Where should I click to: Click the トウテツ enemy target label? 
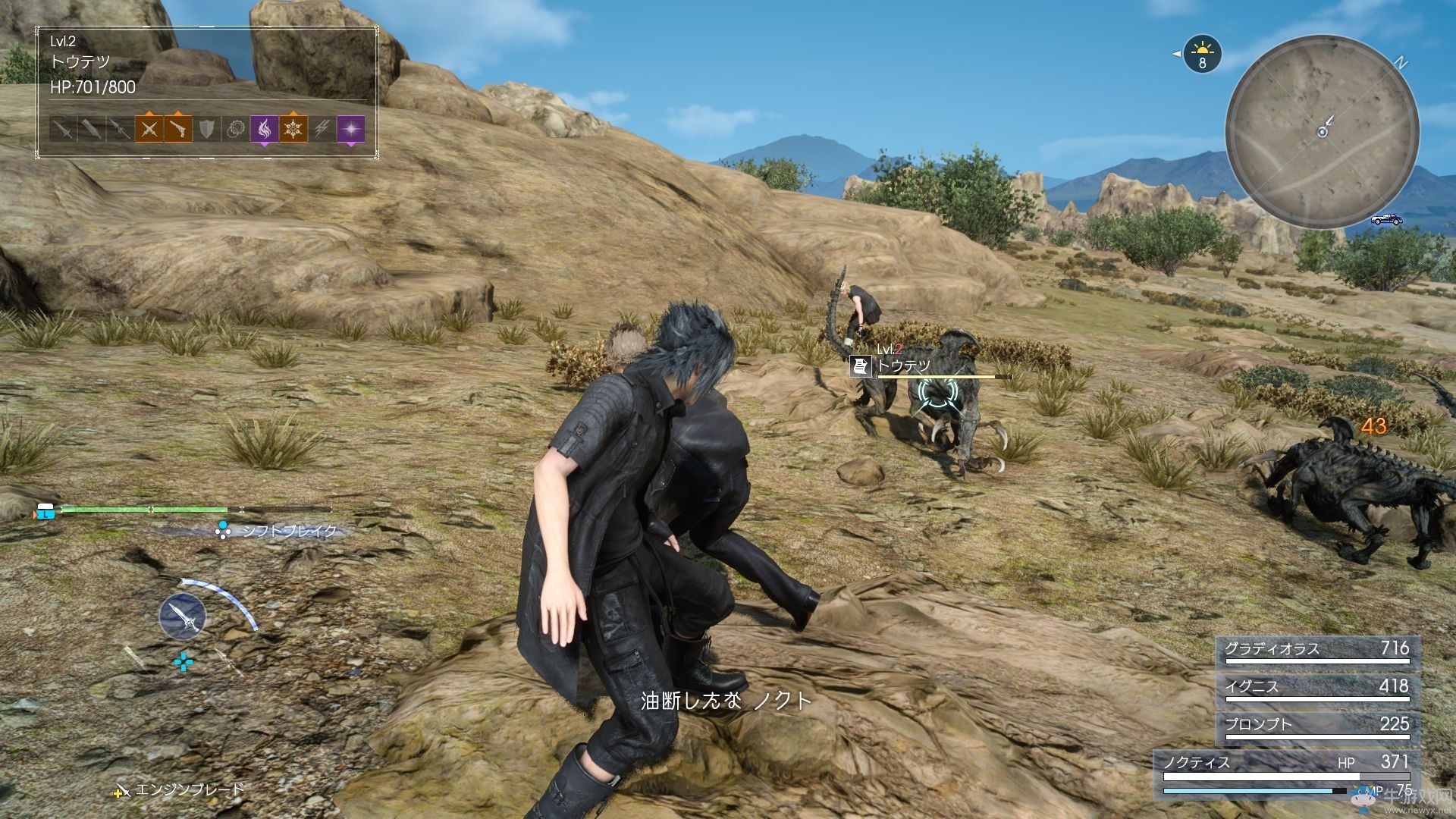point(903,366)
